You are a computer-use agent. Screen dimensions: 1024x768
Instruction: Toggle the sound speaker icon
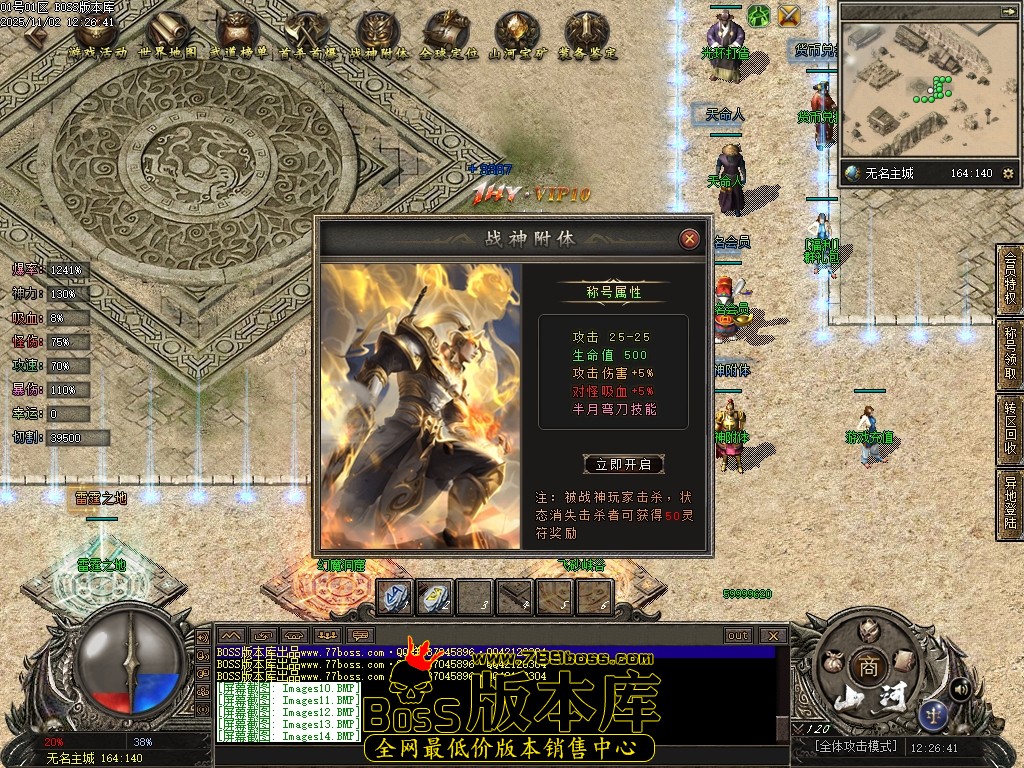click(960, 688)
